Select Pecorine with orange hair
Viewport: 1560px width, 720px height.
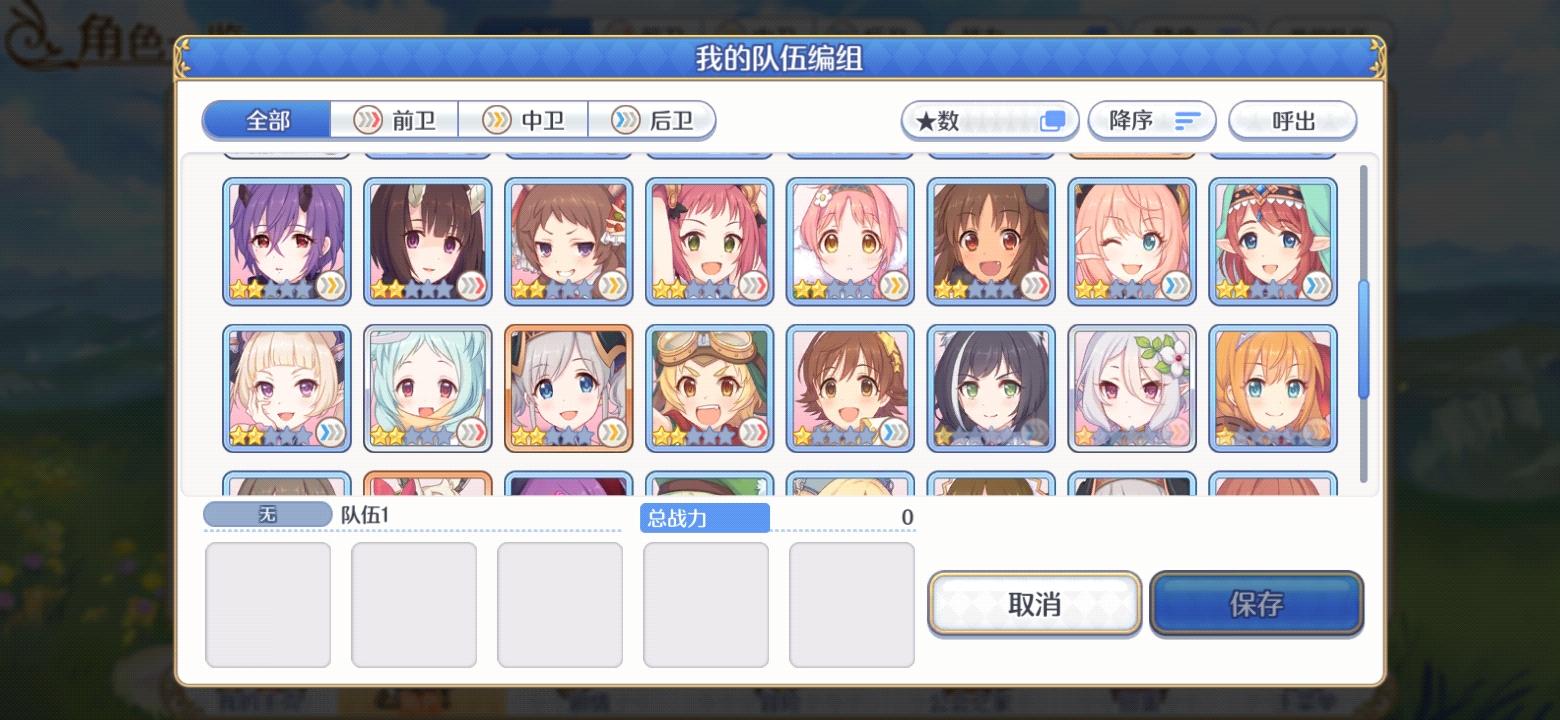(x=1272, y=388)
